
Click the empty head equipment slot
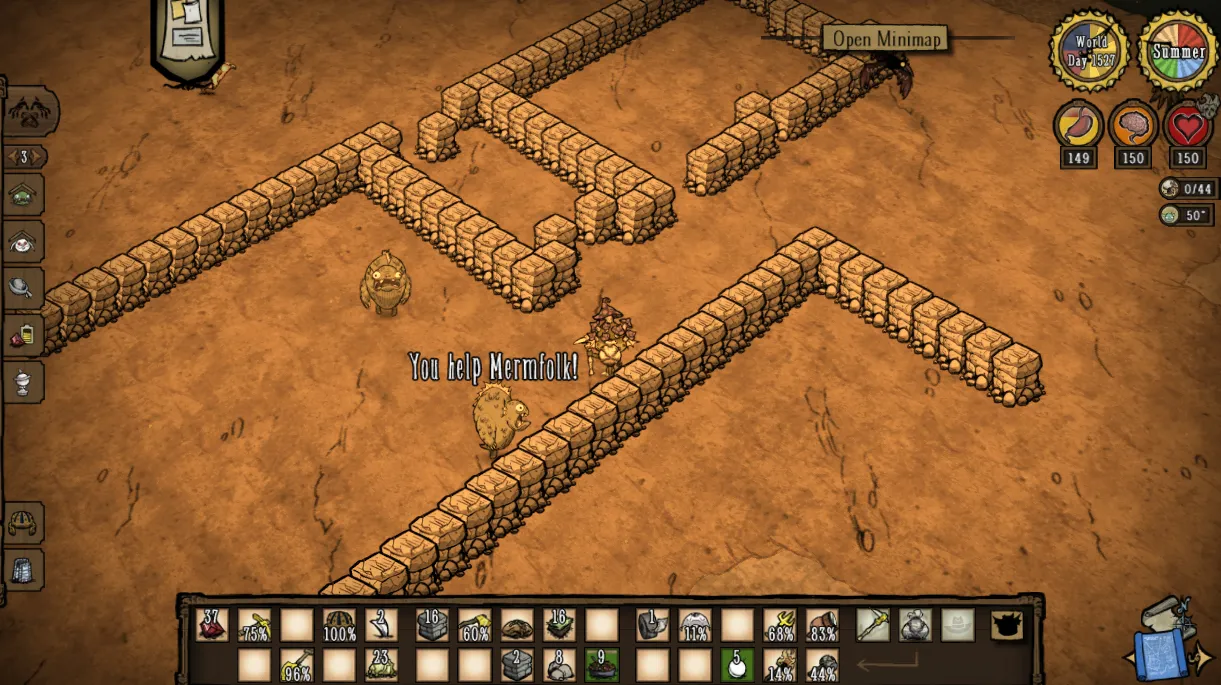pyautogui.click(x=957, y=625)
